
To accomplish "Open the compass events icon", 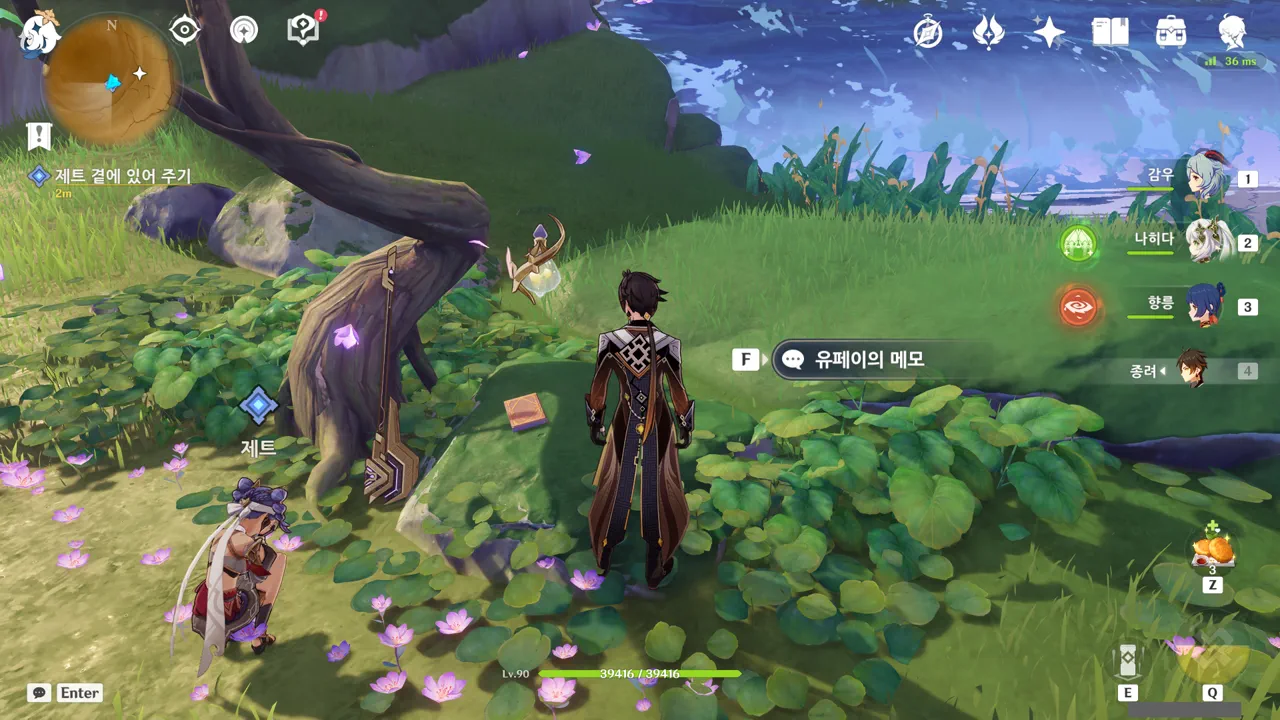I will [x=928, y=33].
